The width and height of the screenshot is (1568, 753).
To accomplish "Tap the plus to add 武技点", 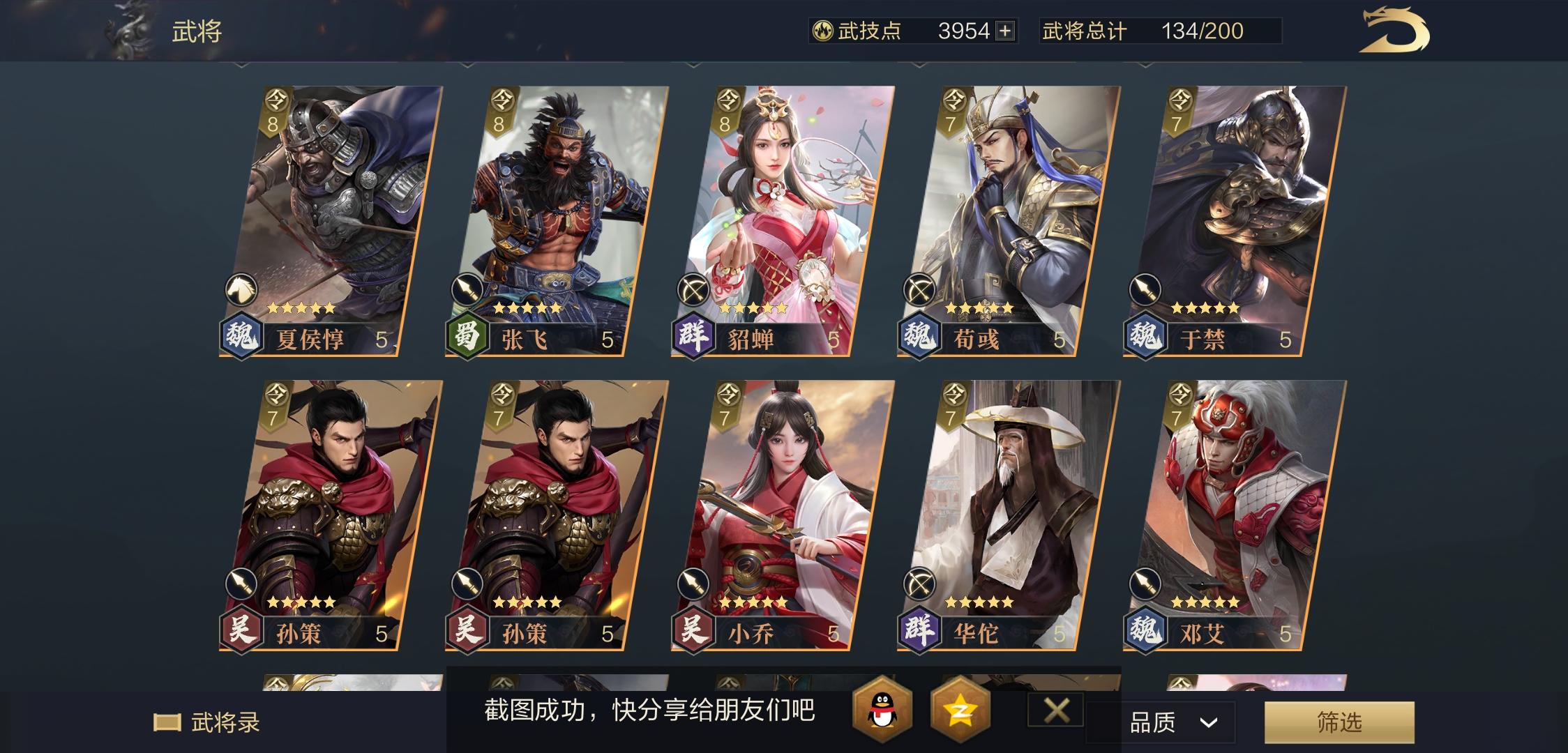I will (x=1004, y=29).
